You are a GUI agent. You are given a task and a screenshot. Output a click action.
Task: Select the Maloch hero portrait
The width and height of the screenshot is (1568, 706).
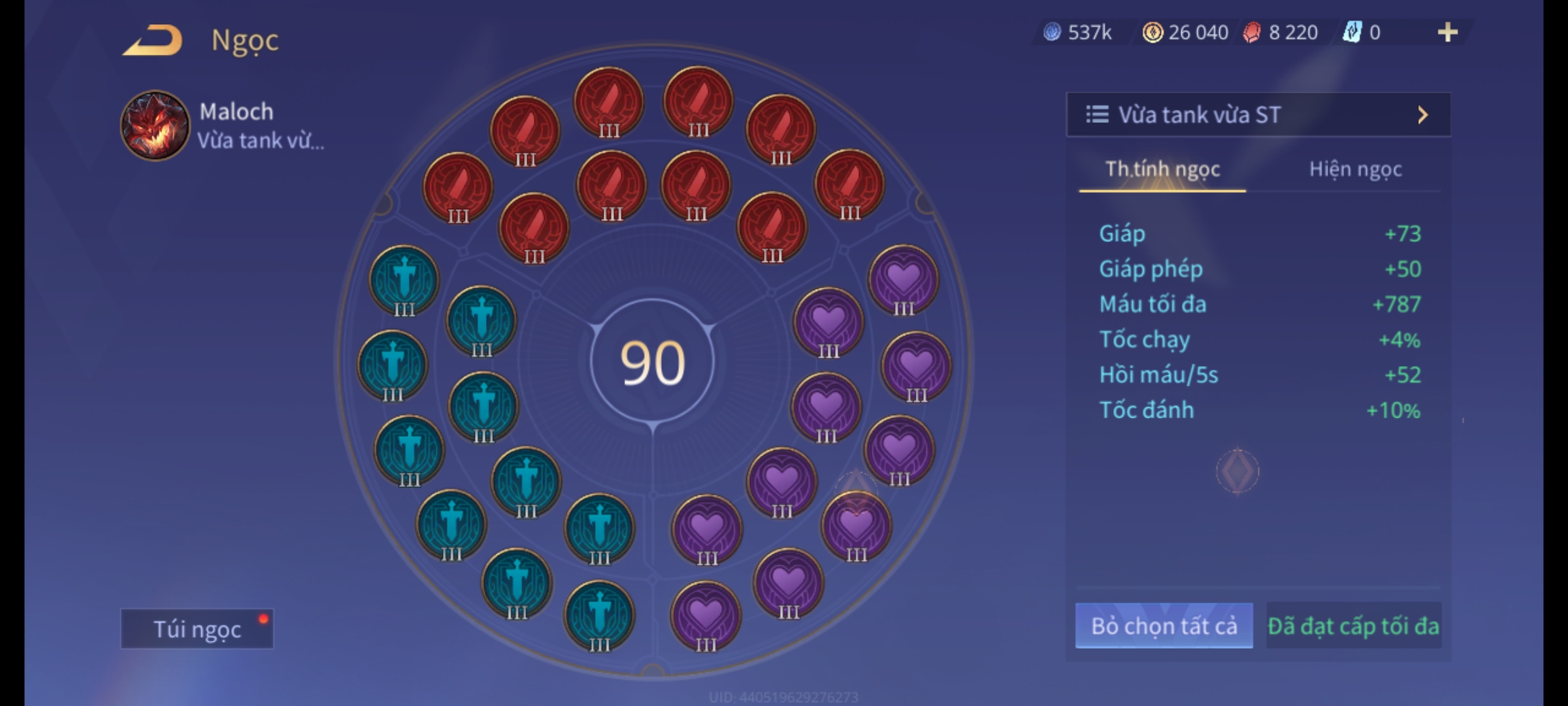click(155, 126)
